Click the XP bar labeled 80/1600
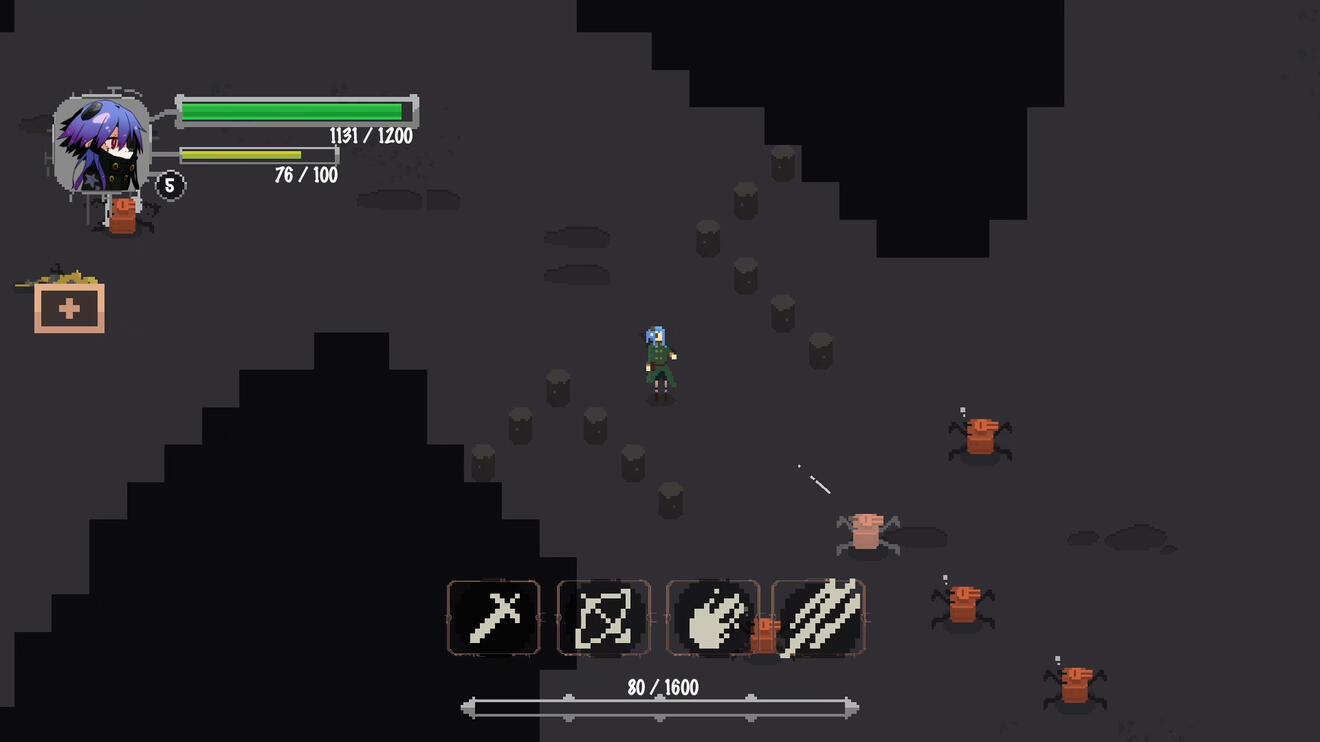 pyautogui.click(x=658, y=706)
